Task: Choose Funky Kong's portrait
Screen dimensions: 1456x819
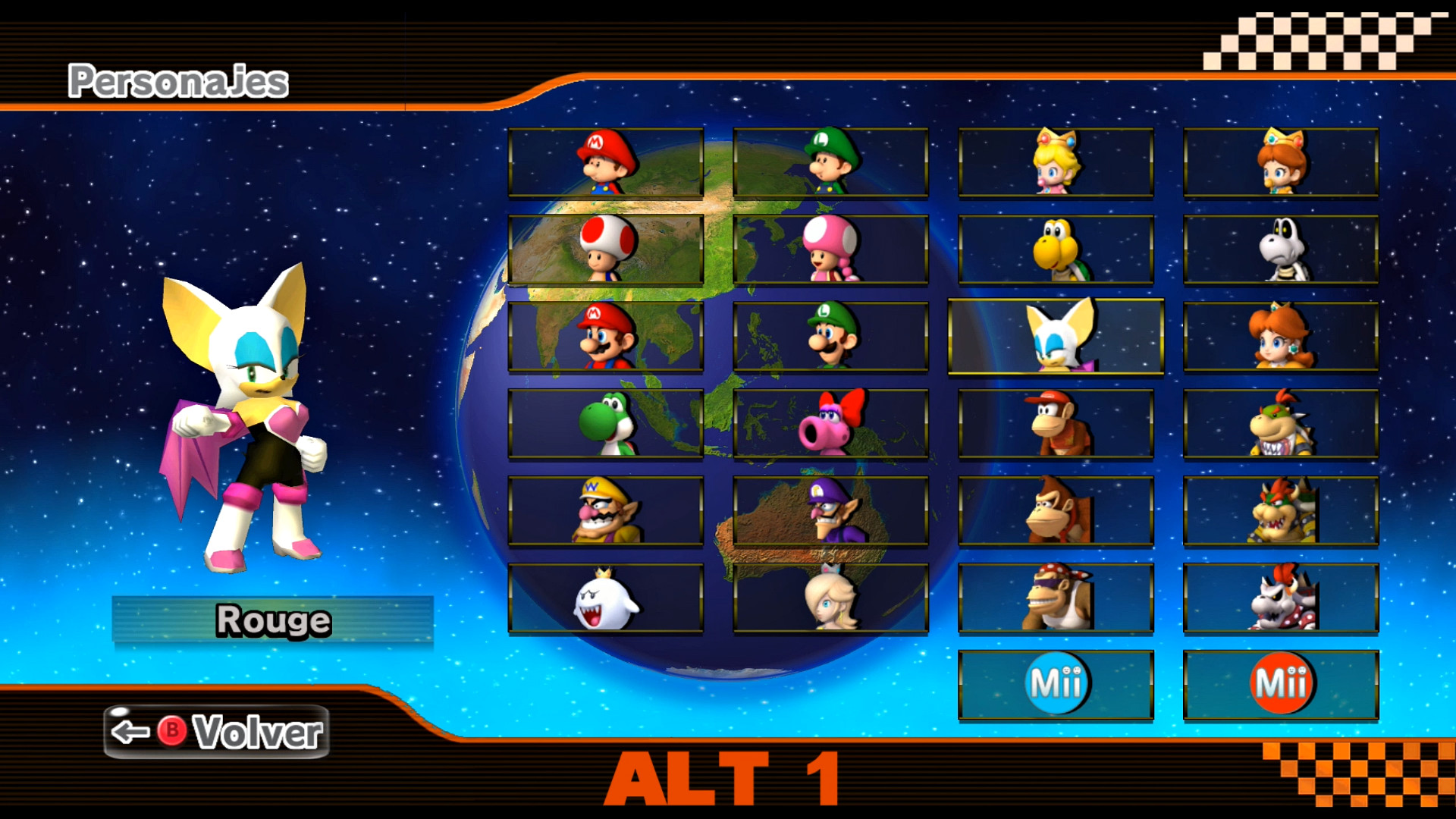Action: [1054, 597]
